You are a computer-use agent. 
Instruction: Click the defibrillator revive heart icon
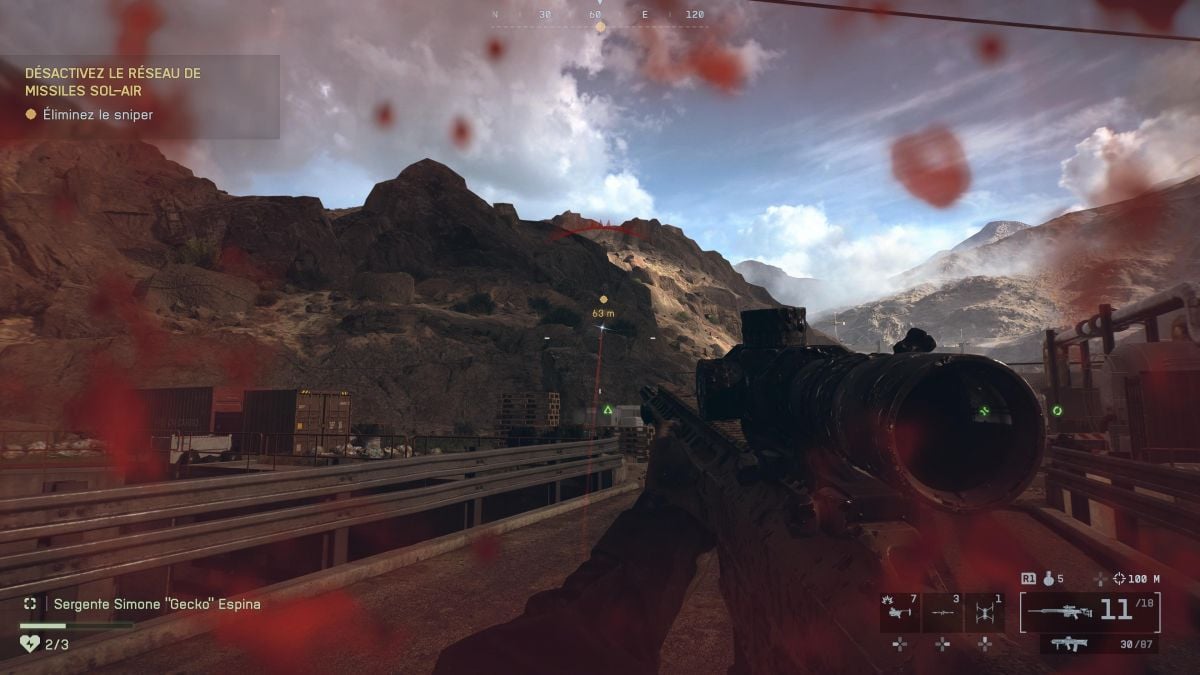[x=29, y=645]
